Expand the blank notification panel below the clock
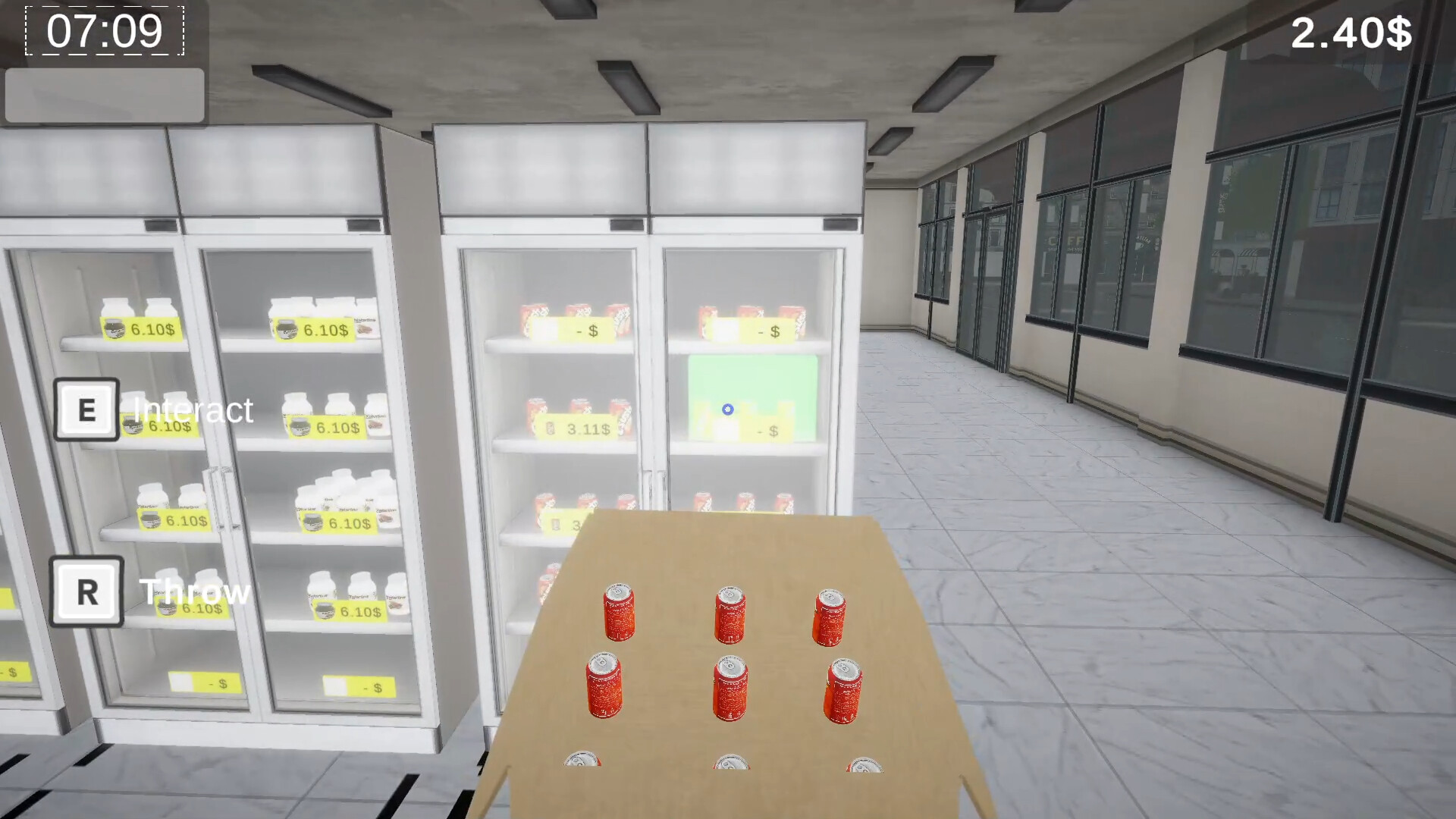1456x819 pixels. (104, 95)
